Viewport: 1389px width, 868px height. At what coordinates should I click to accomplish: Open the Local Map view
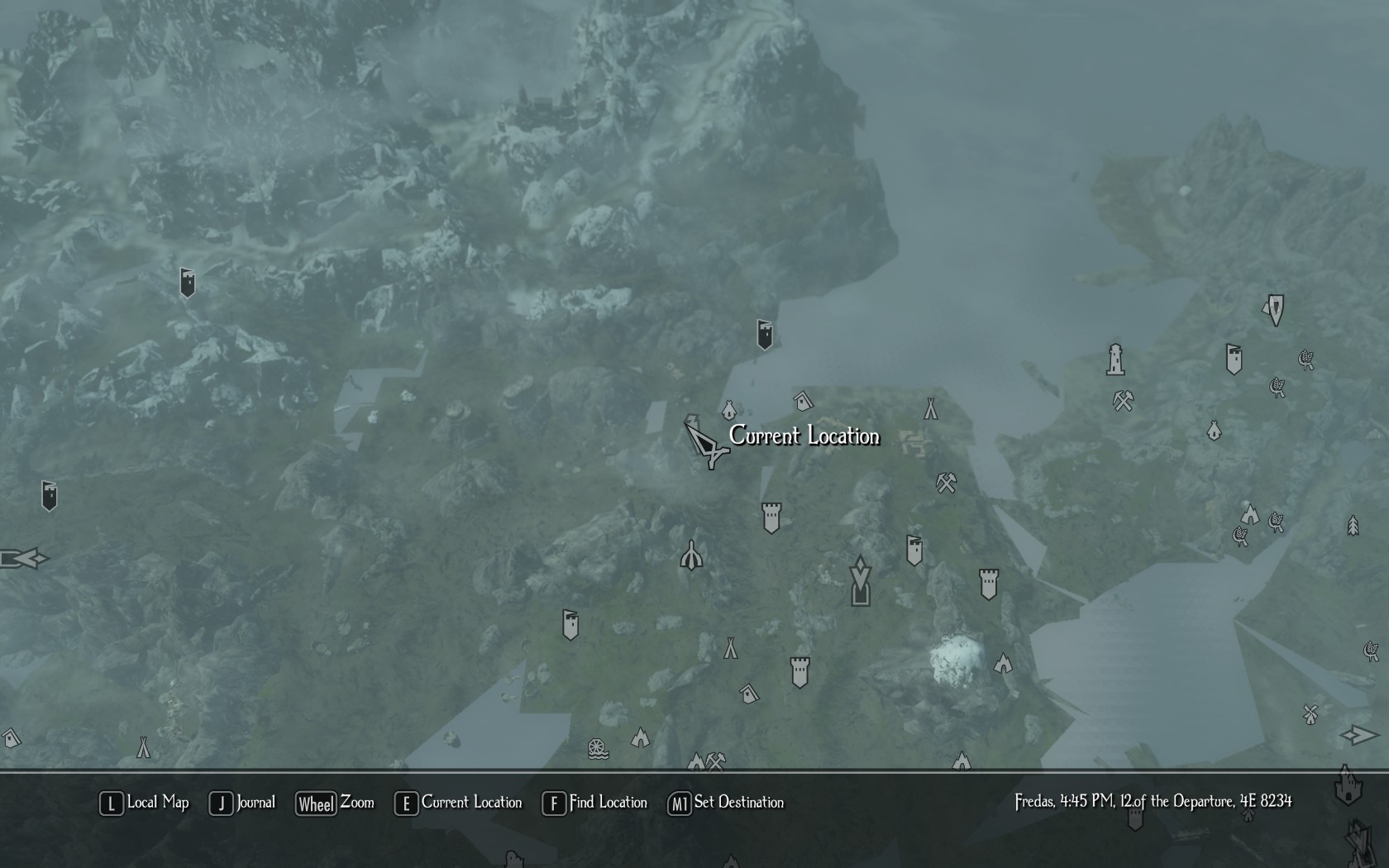coord(145,803)
